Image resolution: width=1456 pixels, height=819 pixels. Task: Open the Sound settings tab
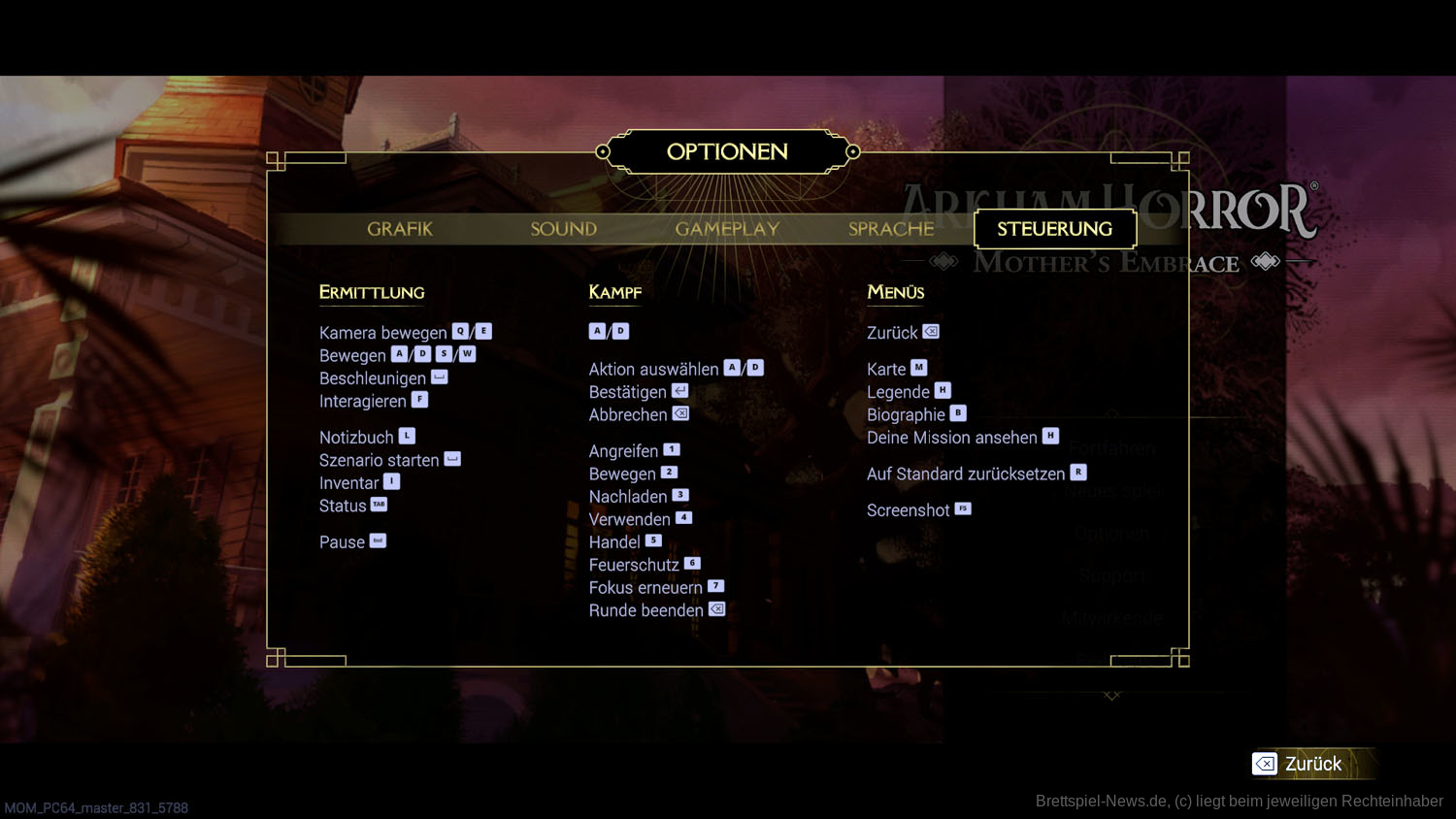point(563,229)
